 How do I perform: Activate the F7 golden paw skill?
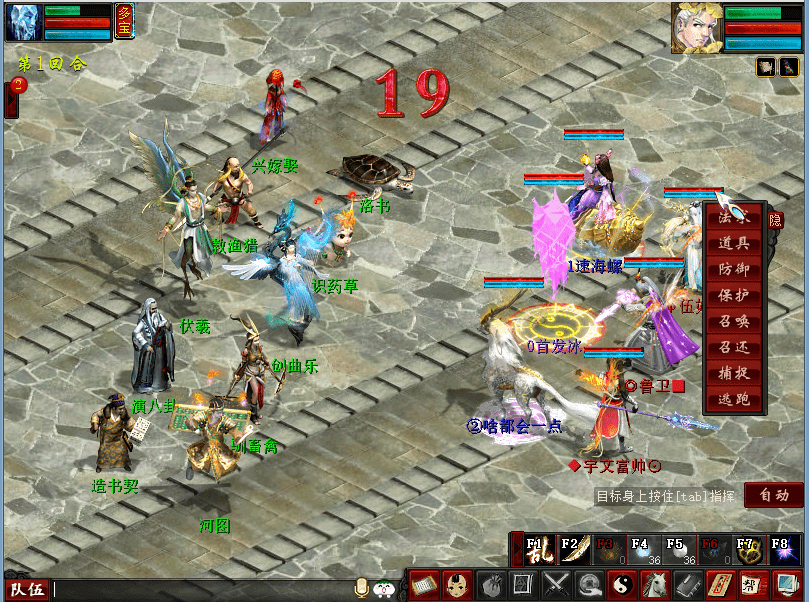click(x=744, y=548)
